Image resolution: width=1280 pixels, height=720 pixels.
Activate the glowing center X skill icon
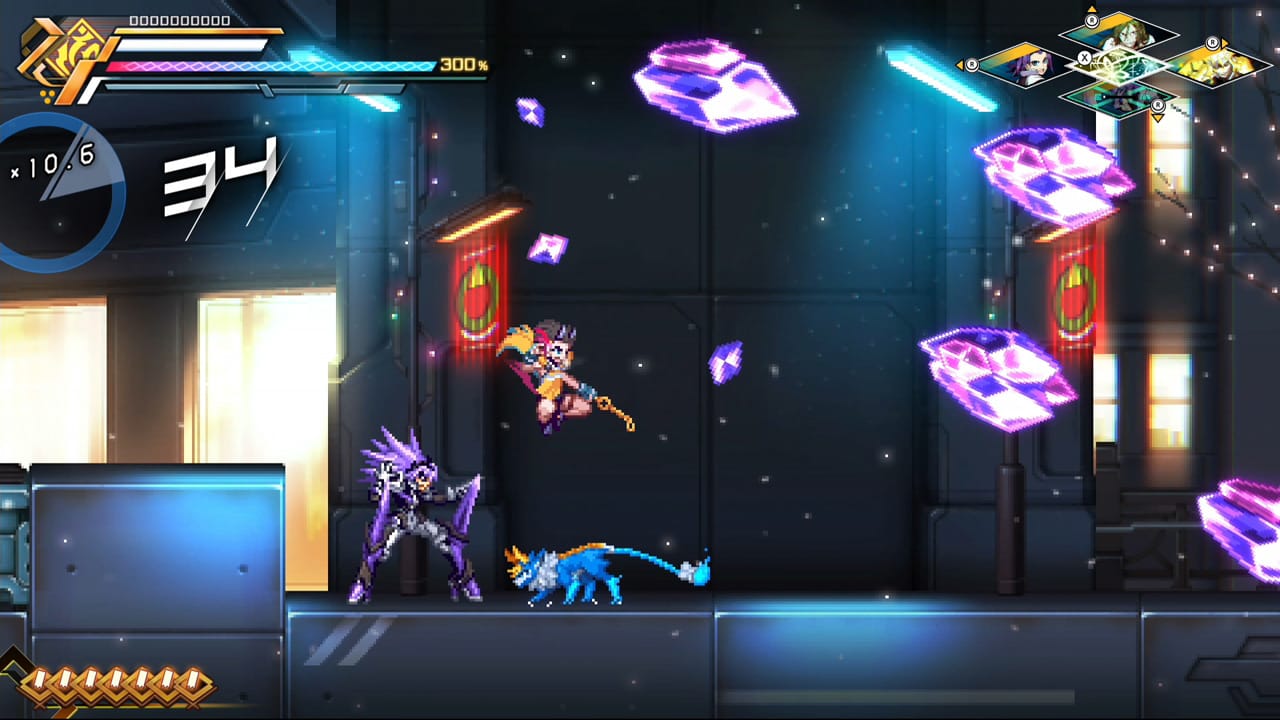tap(1122, 68)
